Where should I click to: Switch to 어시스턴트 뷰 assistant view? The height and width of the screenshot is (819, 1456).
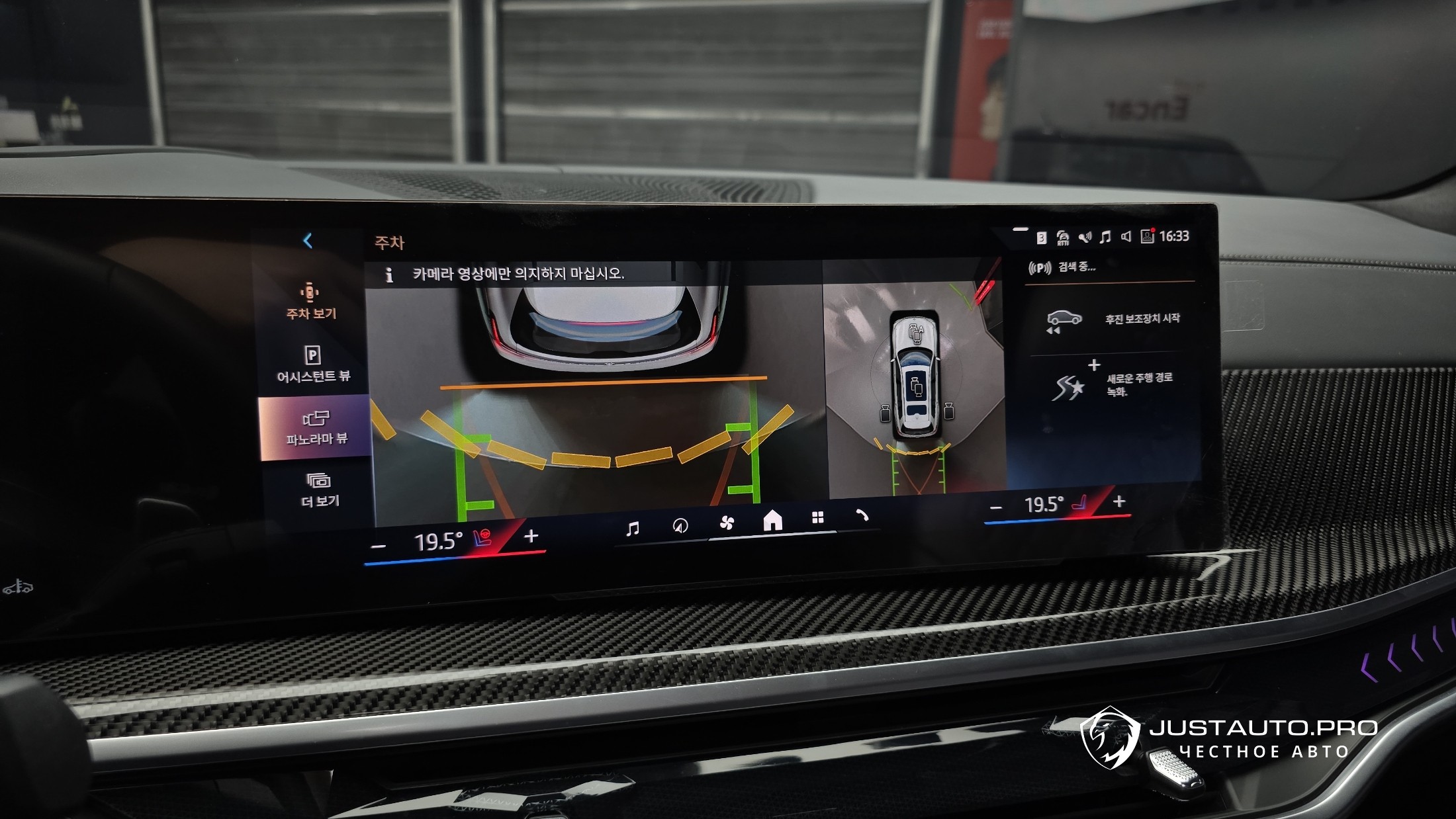tap(313, 364)
